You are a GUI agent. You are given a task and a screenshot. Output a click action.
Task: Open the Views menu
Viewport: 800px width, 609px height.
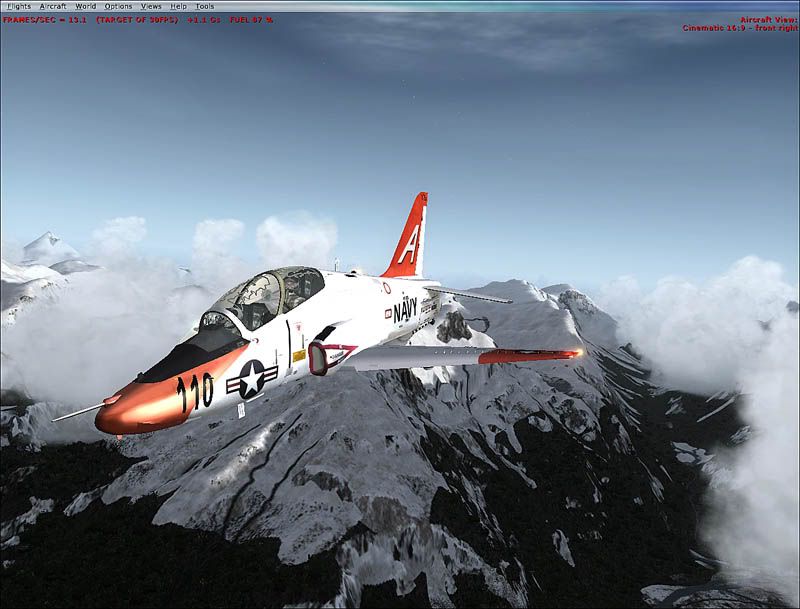coord(151,7)
